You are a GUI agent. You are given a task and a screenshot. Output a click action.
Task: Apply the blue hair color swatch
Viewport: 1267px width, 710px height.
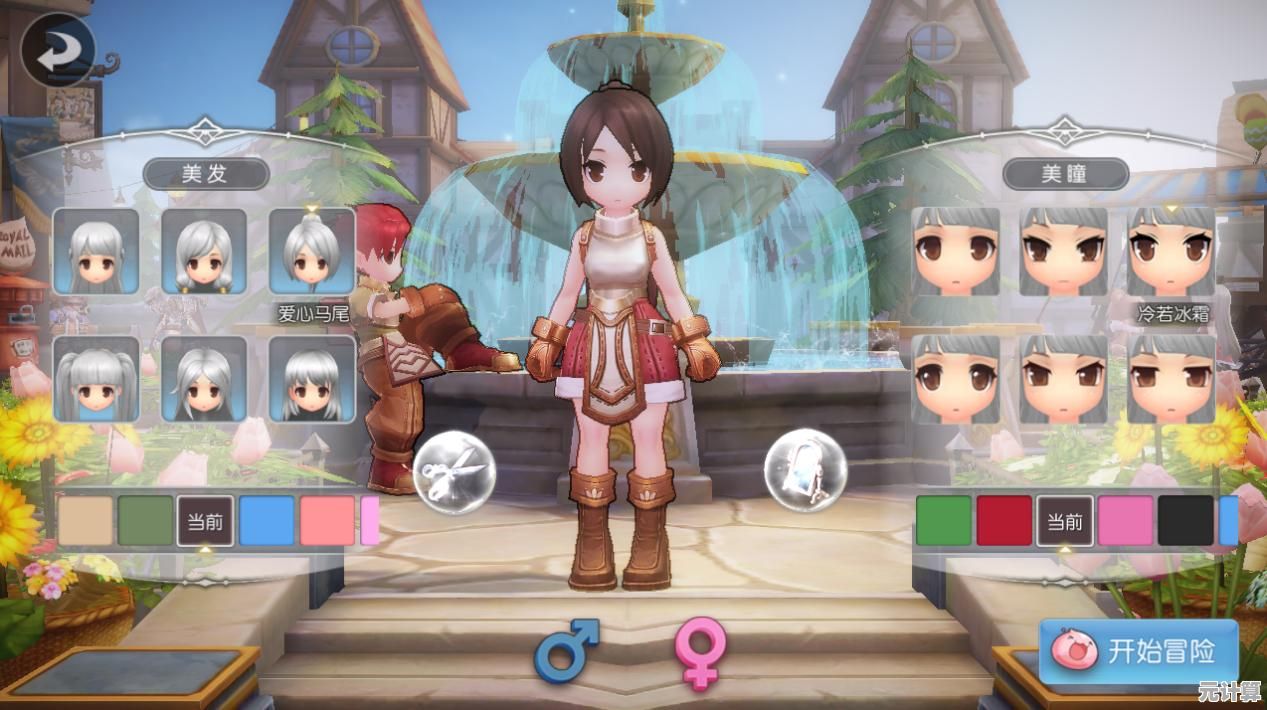[267, 521]
